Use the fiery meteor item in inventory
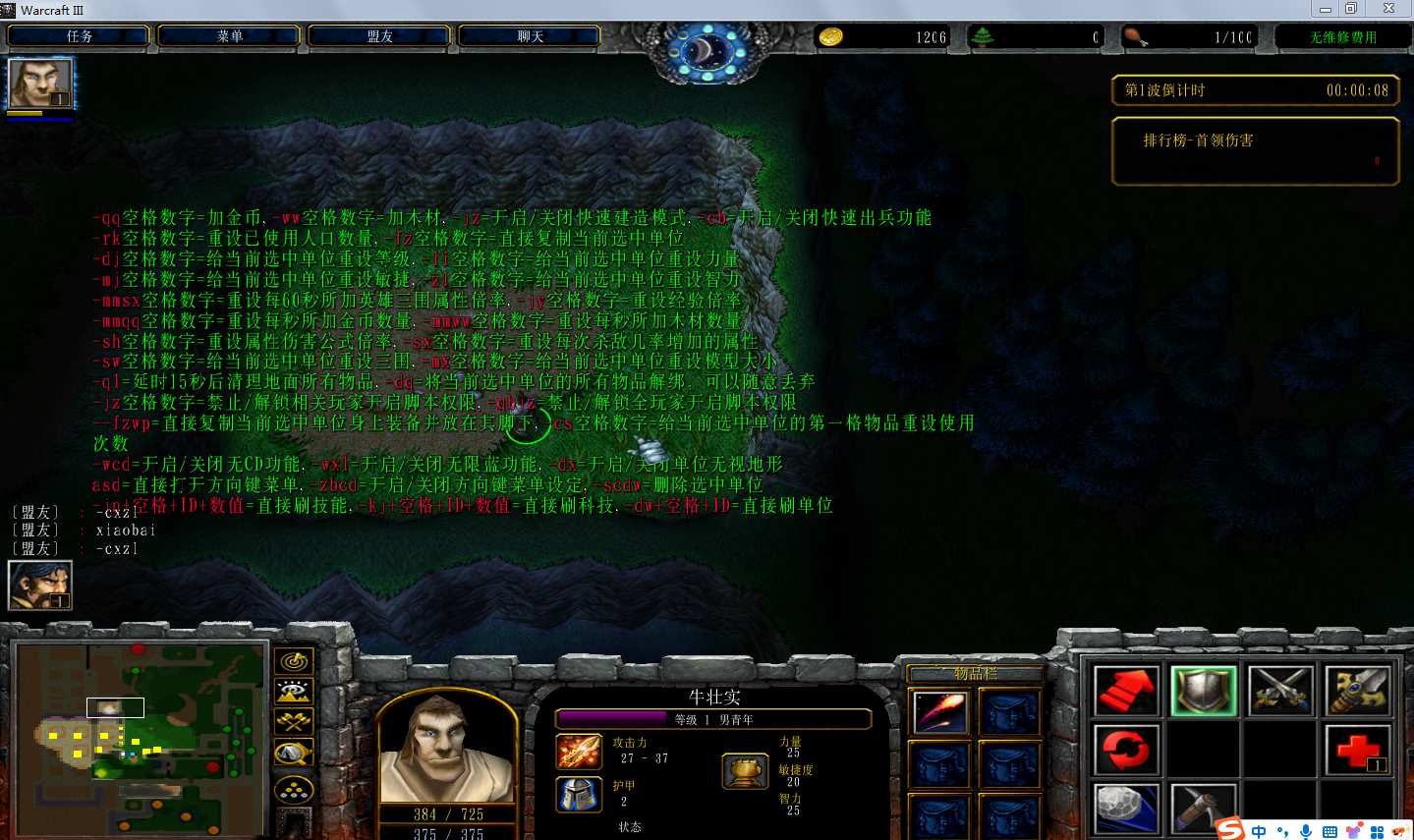 939,712
